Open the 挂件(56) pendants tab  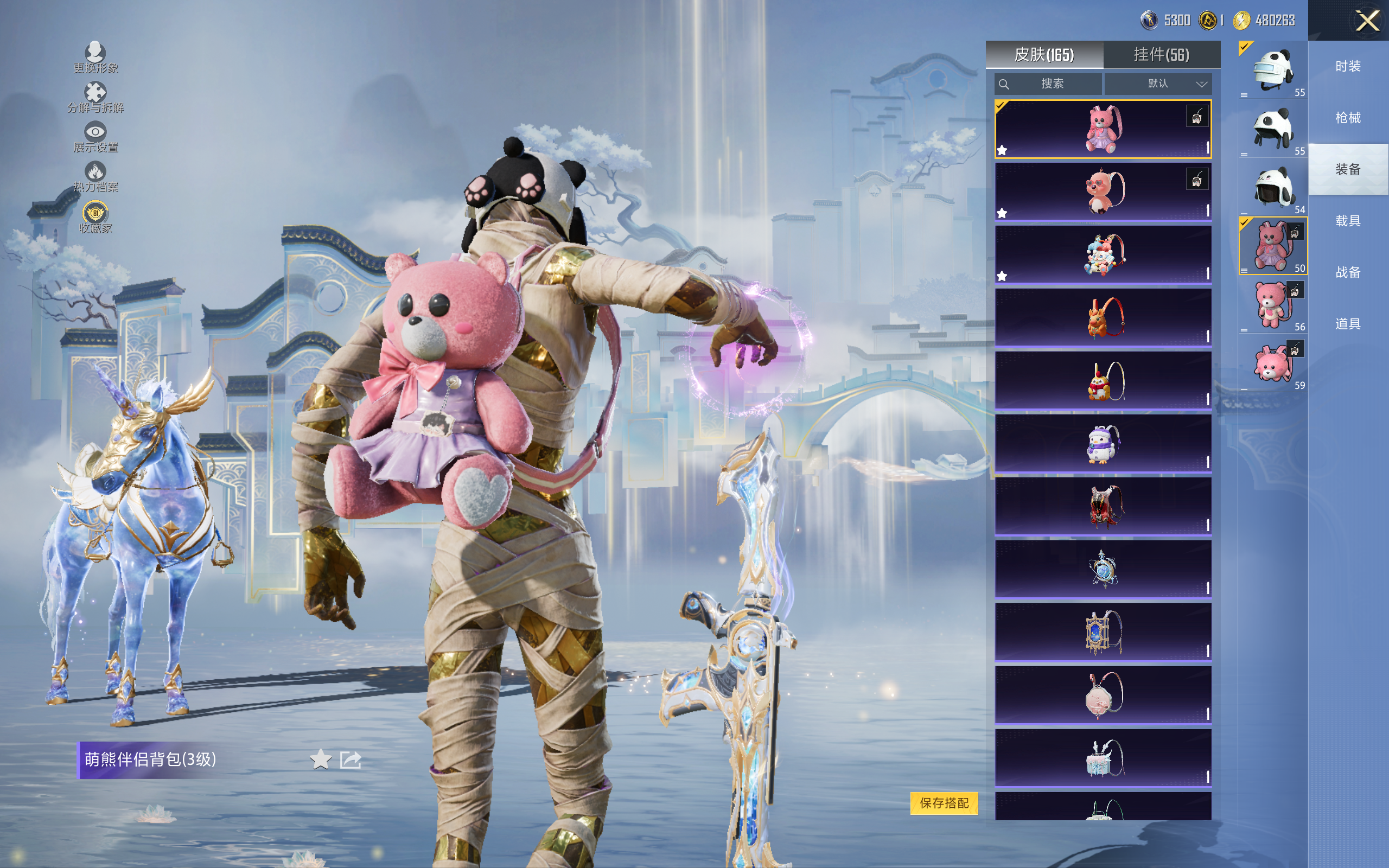[1161, 55]
